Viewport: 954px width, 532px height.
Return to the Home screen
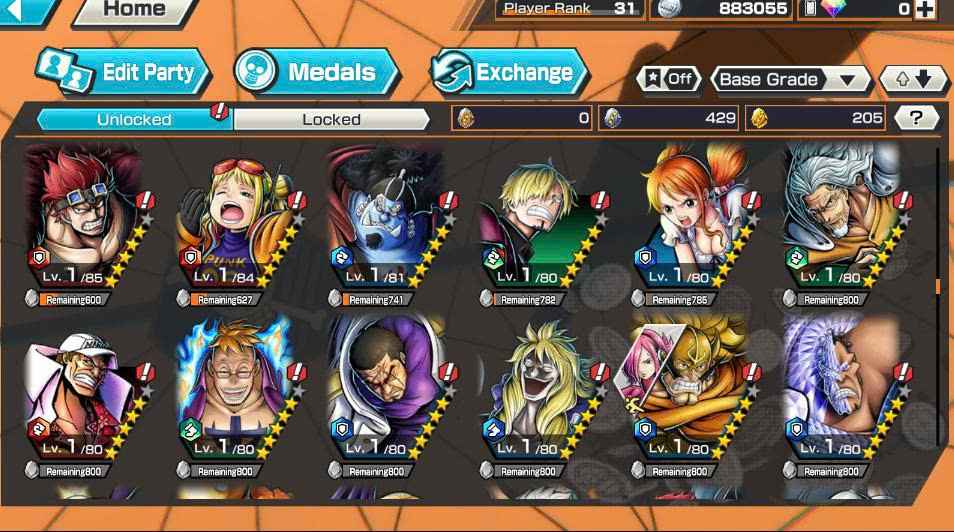click(134, 10)
